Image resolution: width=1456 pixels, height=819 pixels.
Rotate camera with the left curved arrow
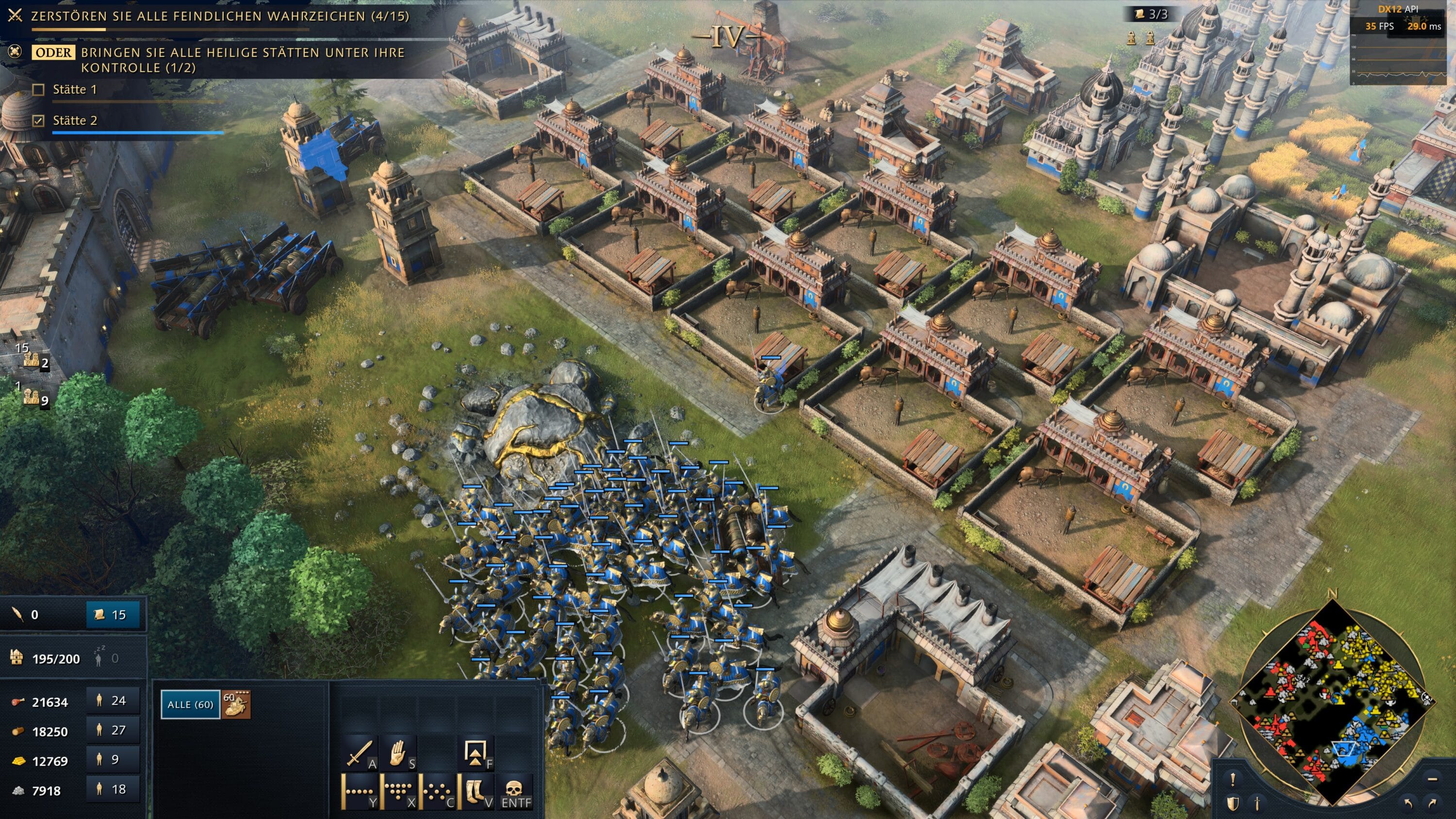tap(1408, 803)
